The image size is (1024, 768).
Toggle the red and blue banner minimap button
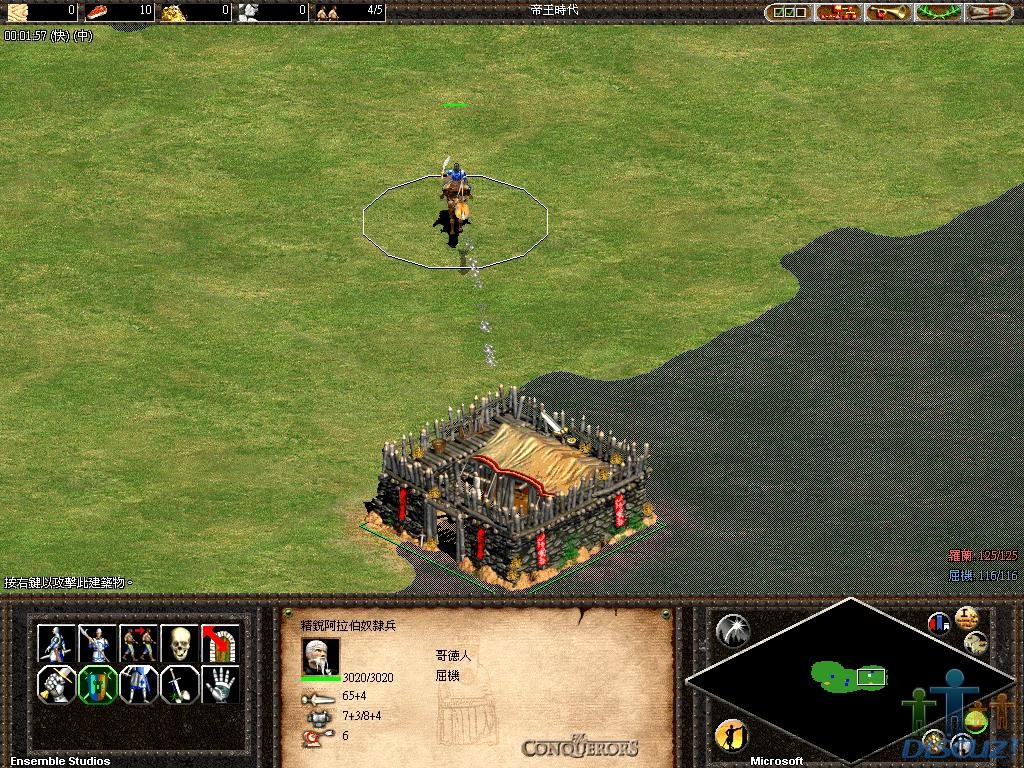939,623
